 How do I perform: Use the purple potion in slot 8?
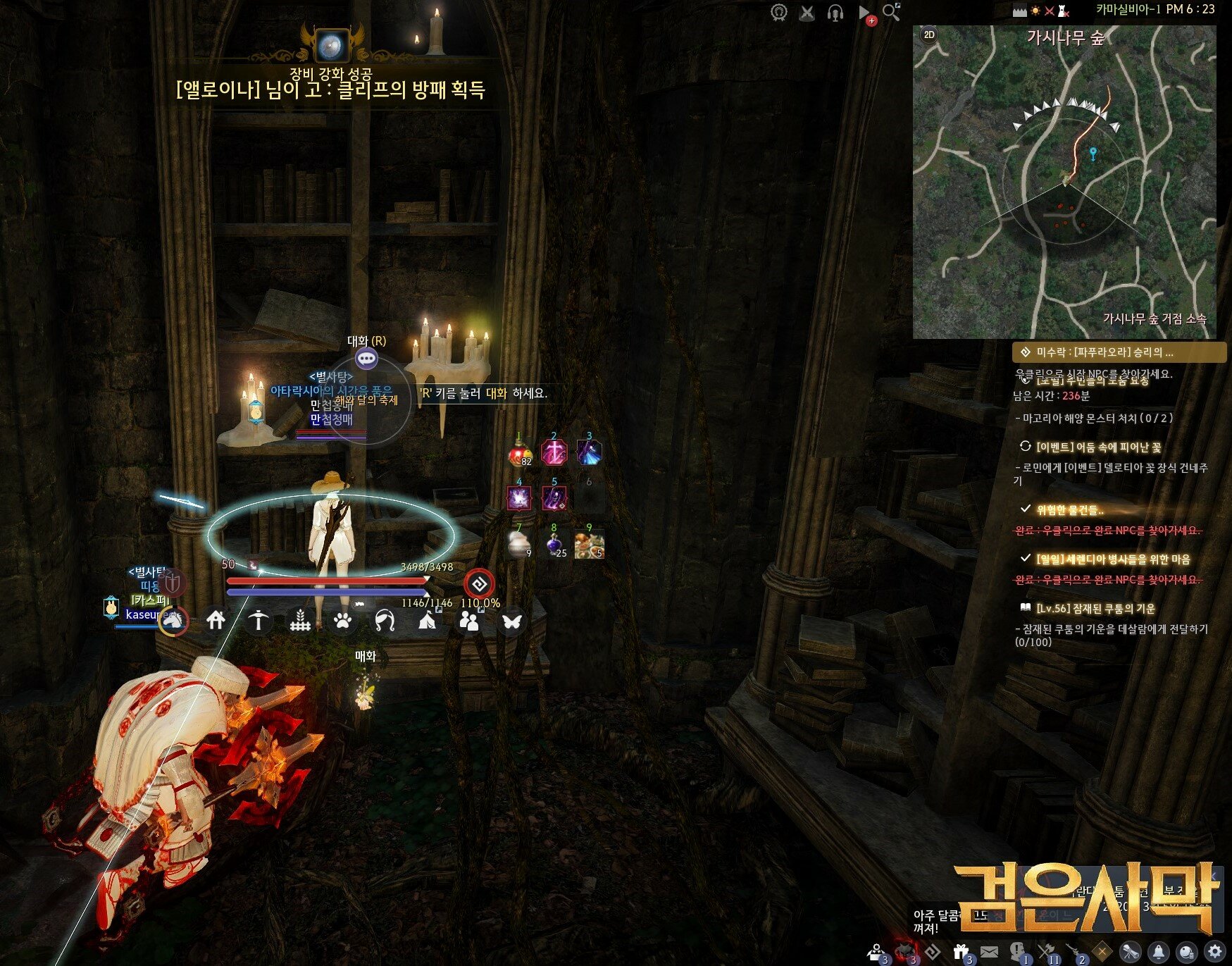click(x=555, y=545)
